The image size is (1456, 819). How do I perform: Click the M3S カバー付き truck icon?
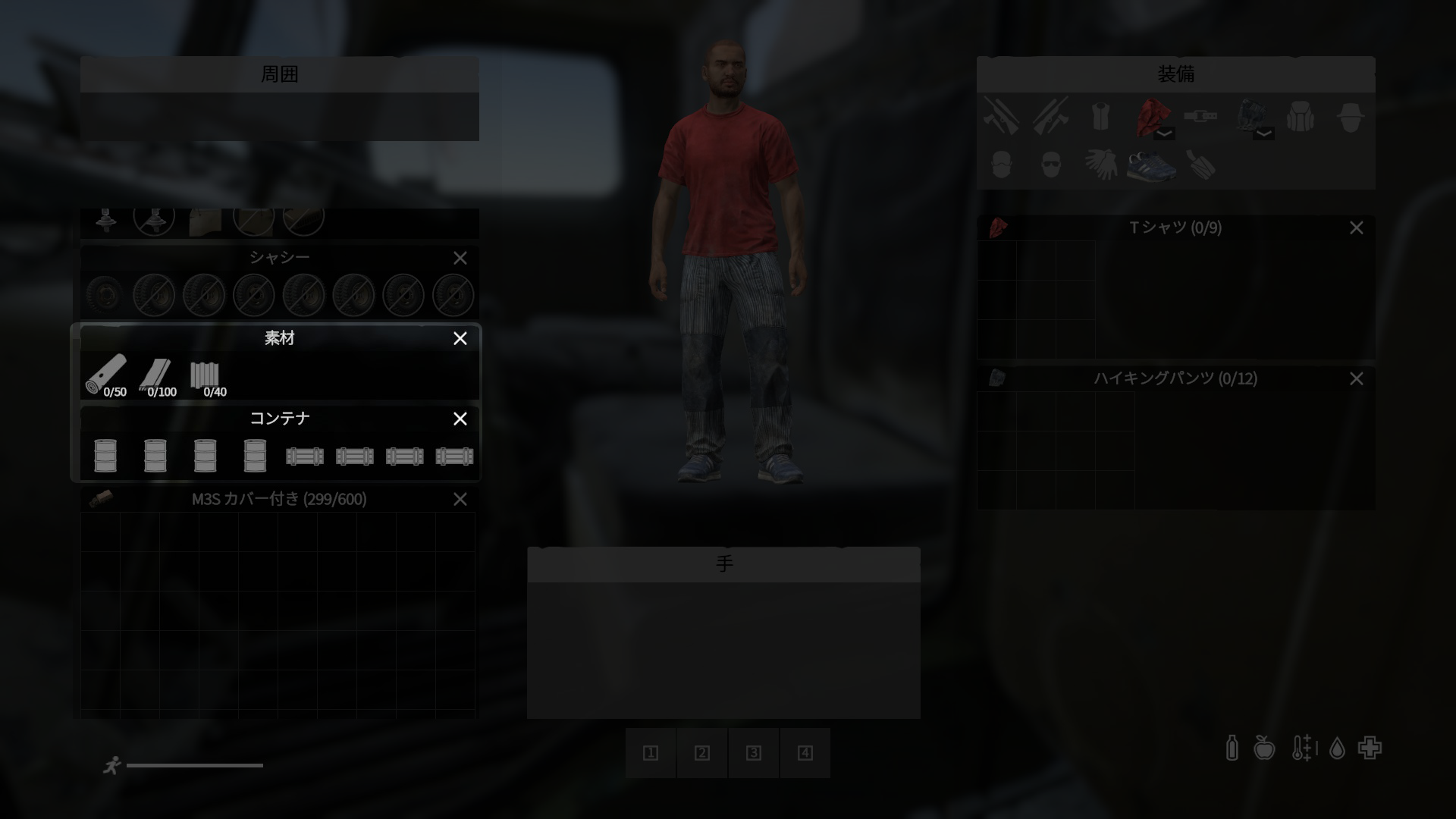[x=101, y=499]
